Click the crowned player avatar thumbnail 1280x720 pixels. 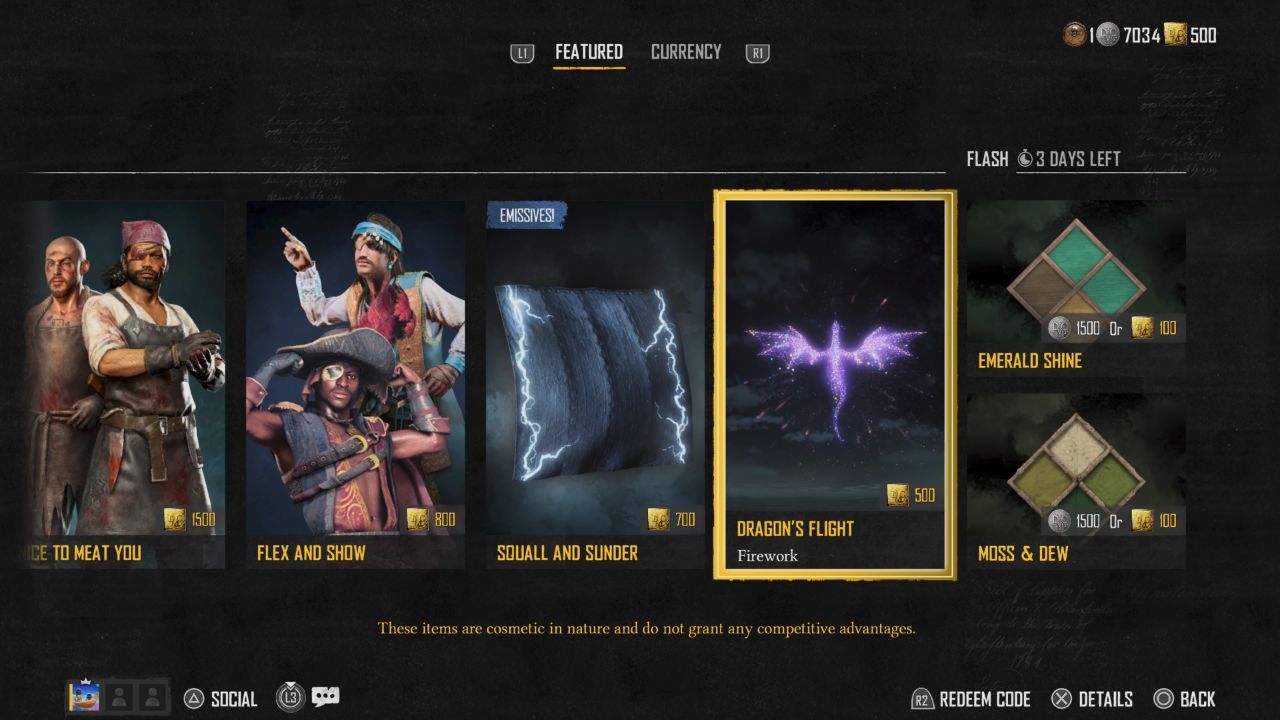pyautogui.click(x=84, y=697)
